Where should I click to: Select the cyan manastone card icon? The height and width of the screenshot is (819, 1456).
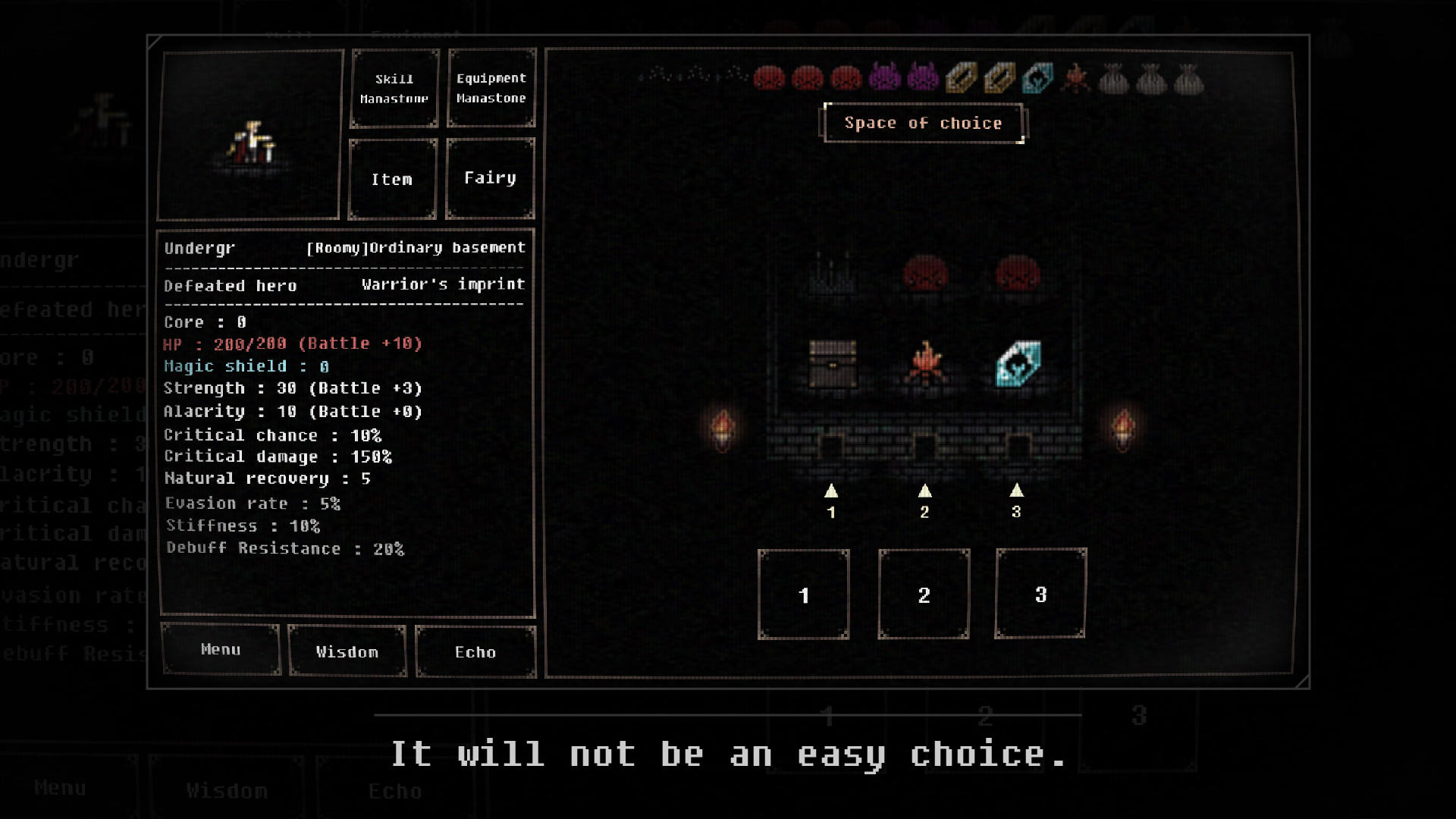1018,362
